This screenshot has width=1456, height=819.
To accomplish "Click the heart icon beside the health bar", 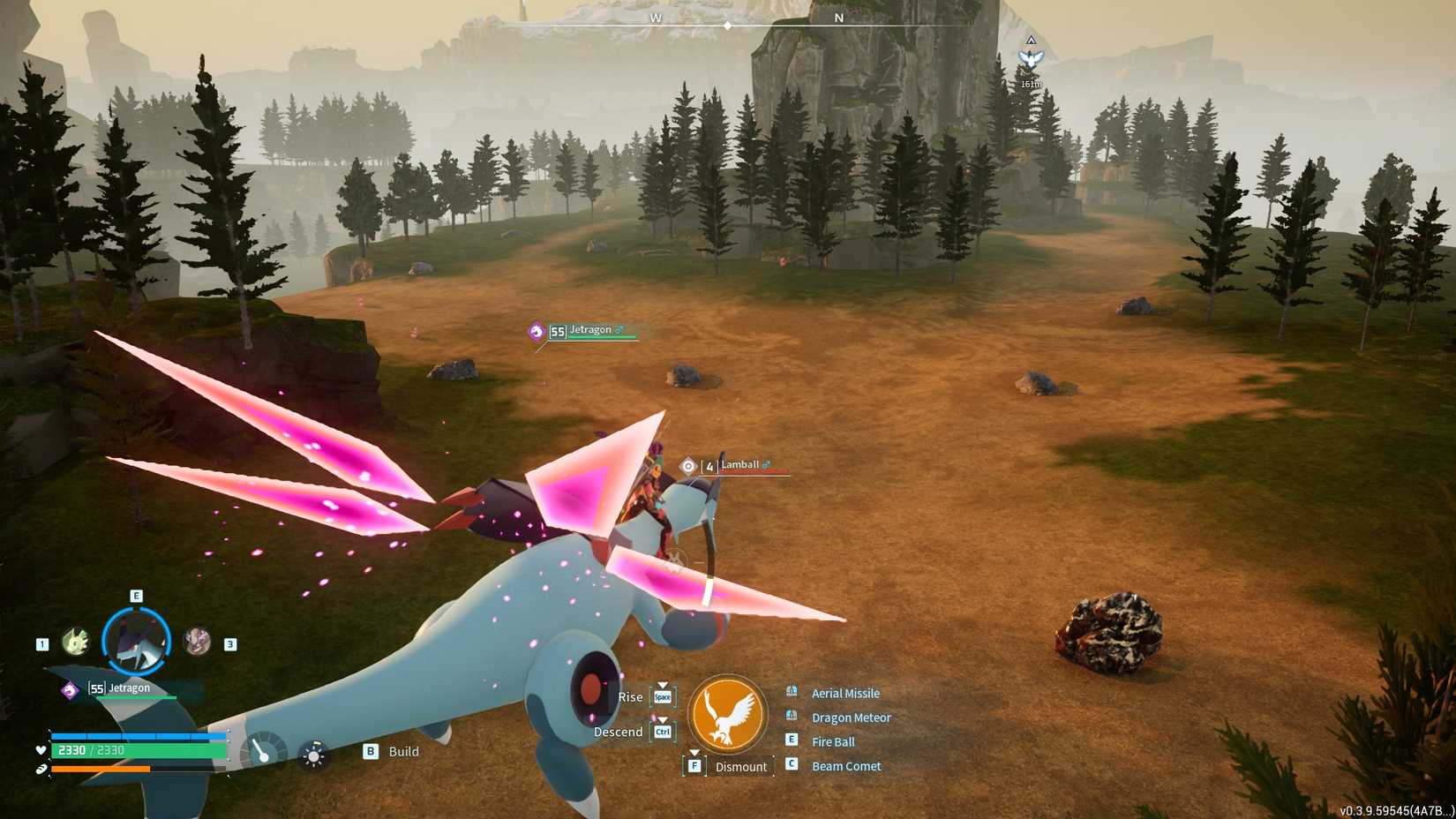I will 41,751.
